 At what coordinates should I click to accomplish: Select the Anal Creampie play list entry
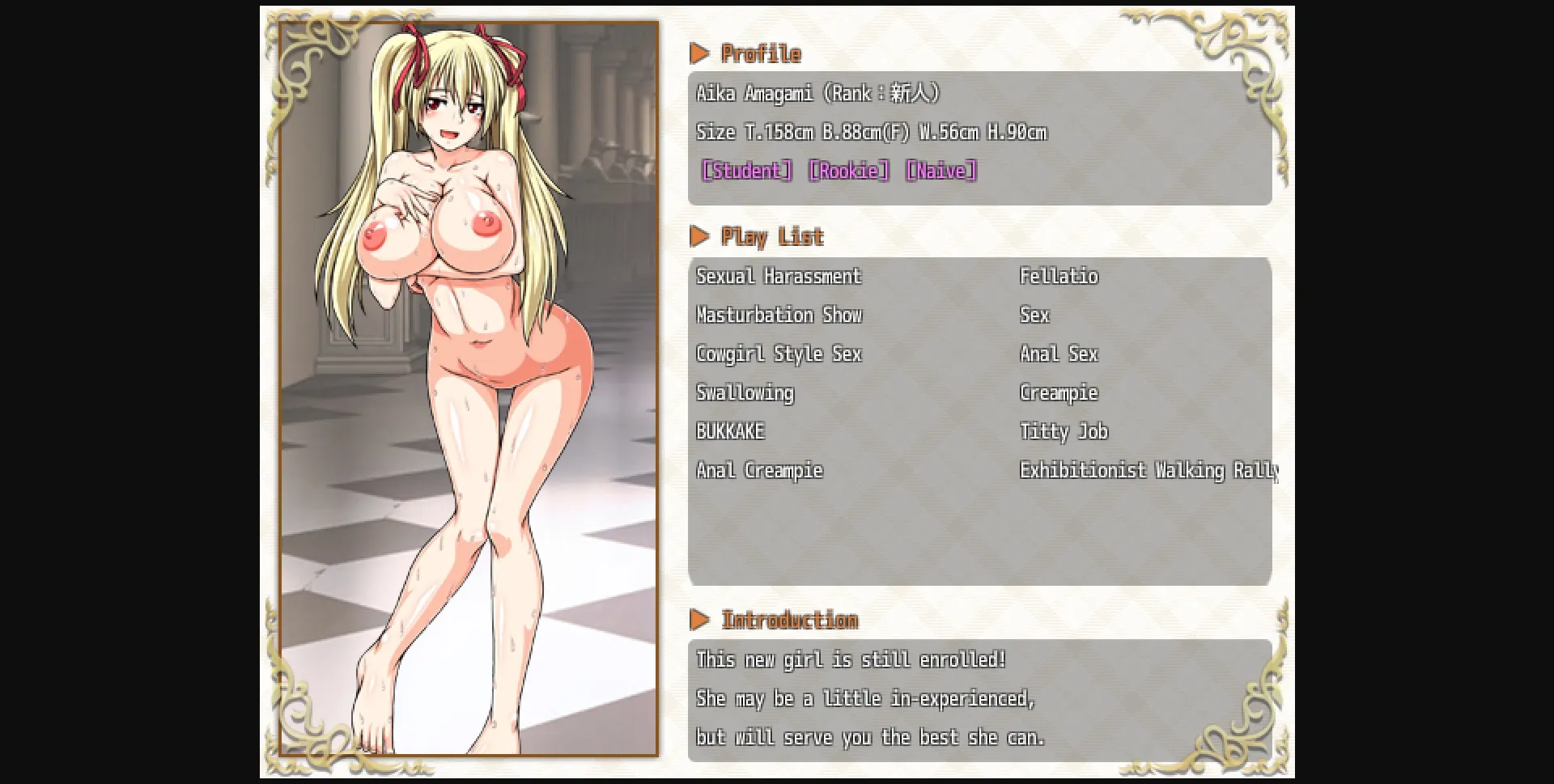pyautogui.click(x=759, y=470)
